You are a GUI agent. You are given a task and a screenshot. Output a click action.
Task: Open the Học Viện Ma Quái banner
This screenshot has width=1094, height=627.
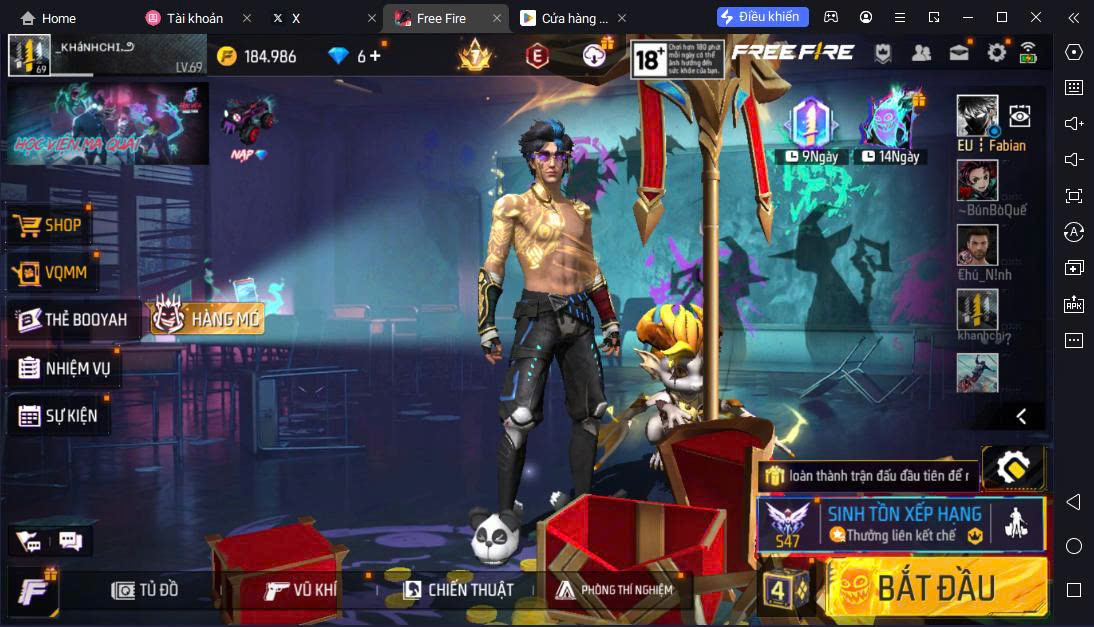point(108,124)
